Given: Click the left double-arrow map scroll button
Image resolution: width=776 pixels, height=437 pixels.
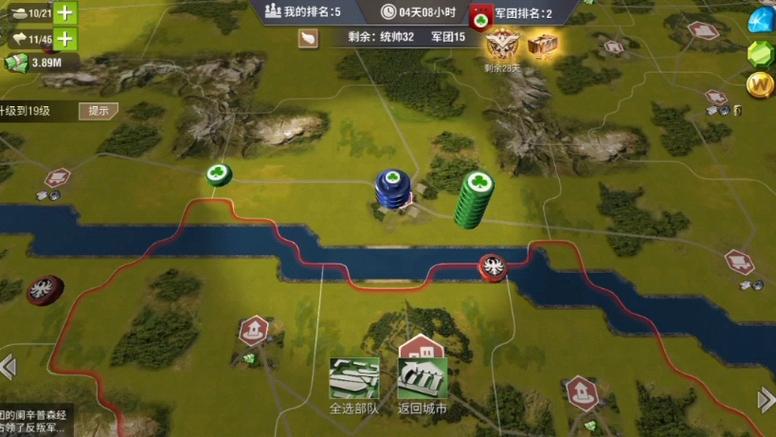Looking at the screenshot, I should point(8,367).
